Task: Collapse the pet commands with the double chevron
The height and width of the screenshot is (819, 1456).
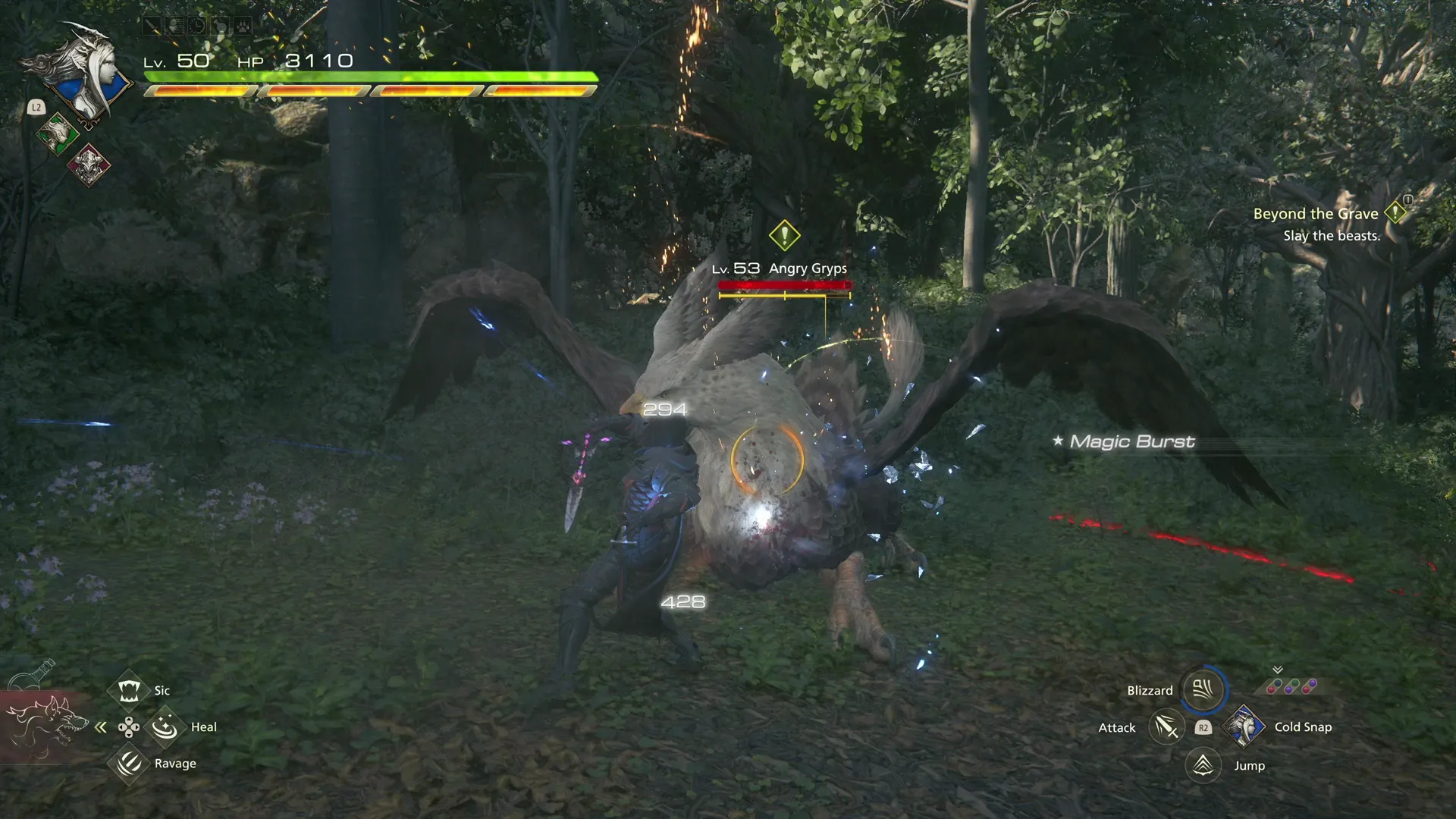Action: tap(101, 726)
